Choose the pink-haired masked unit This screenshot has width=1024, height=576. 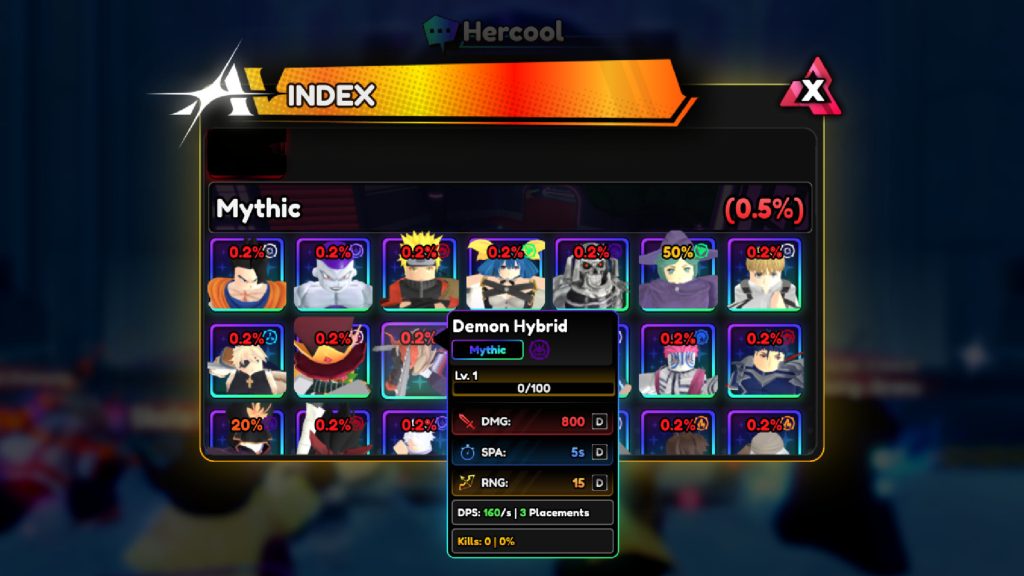coord(678,361)
